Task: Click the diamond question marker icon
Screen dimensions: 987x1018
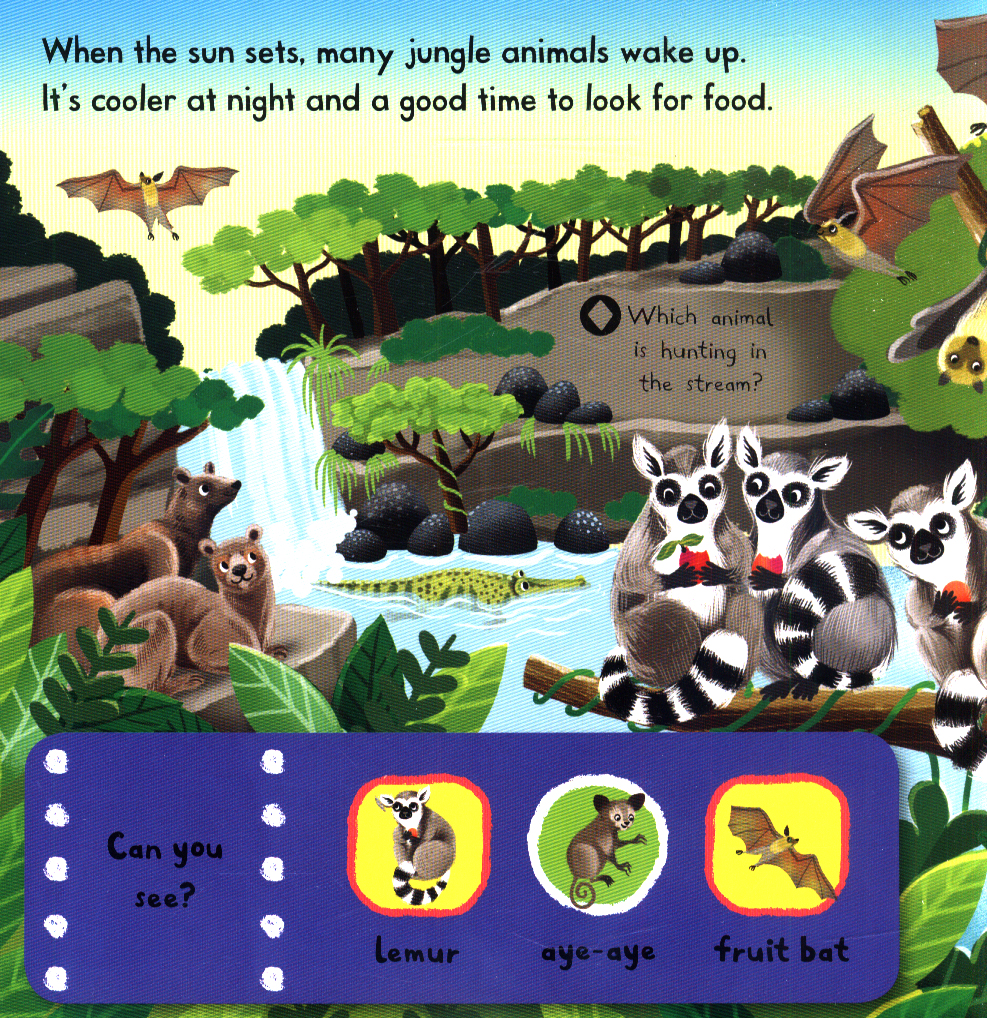Action: coord(600,317)
